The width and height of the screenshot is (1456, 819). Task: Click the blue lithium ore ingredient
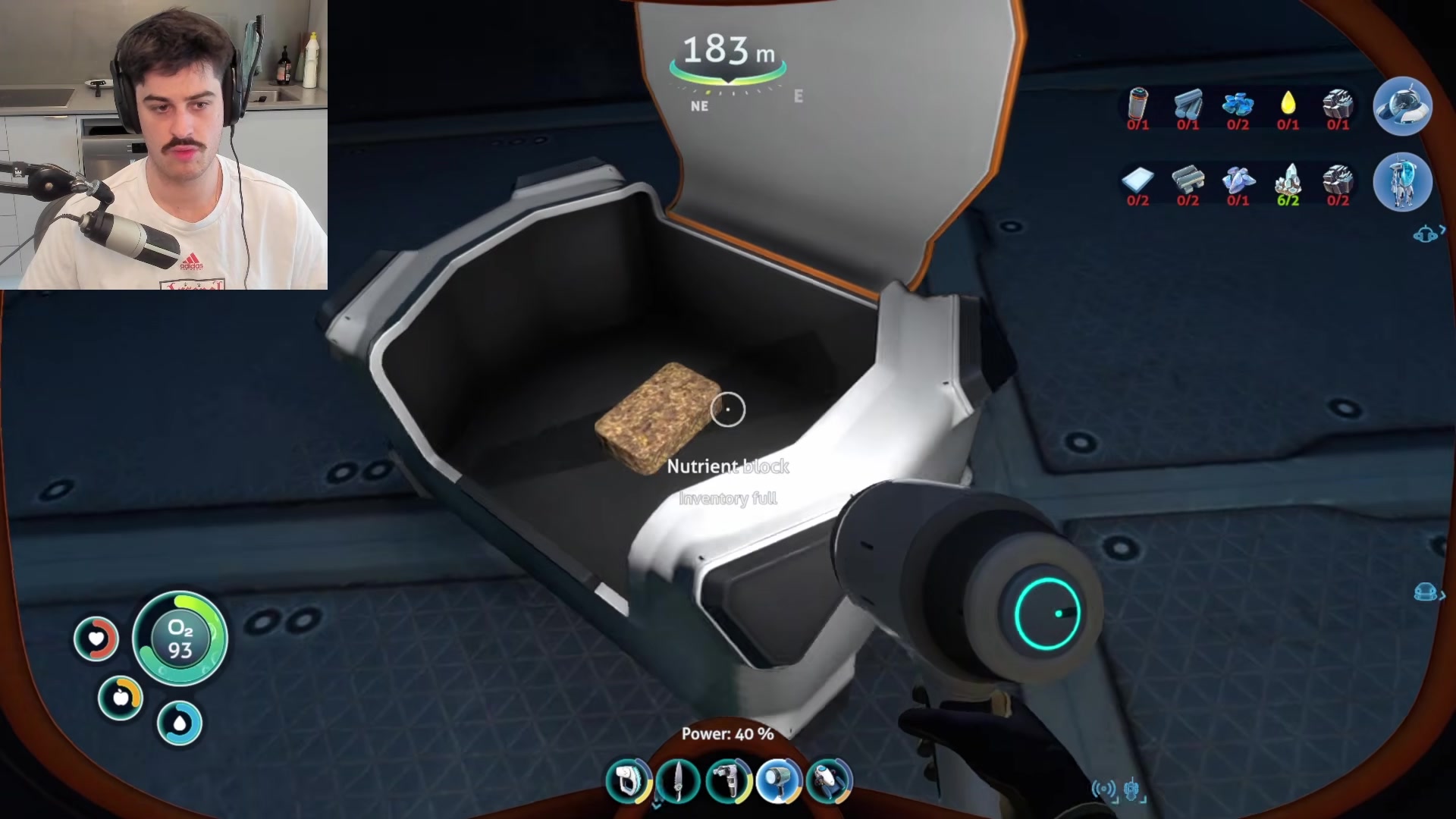(1238, 104)
